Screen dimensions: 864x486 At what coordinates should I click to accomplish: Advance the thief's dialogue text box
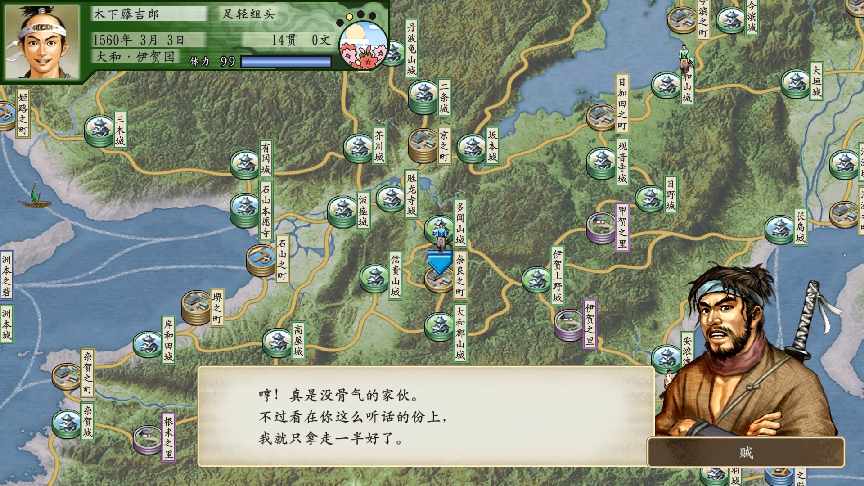coord(425,415)
